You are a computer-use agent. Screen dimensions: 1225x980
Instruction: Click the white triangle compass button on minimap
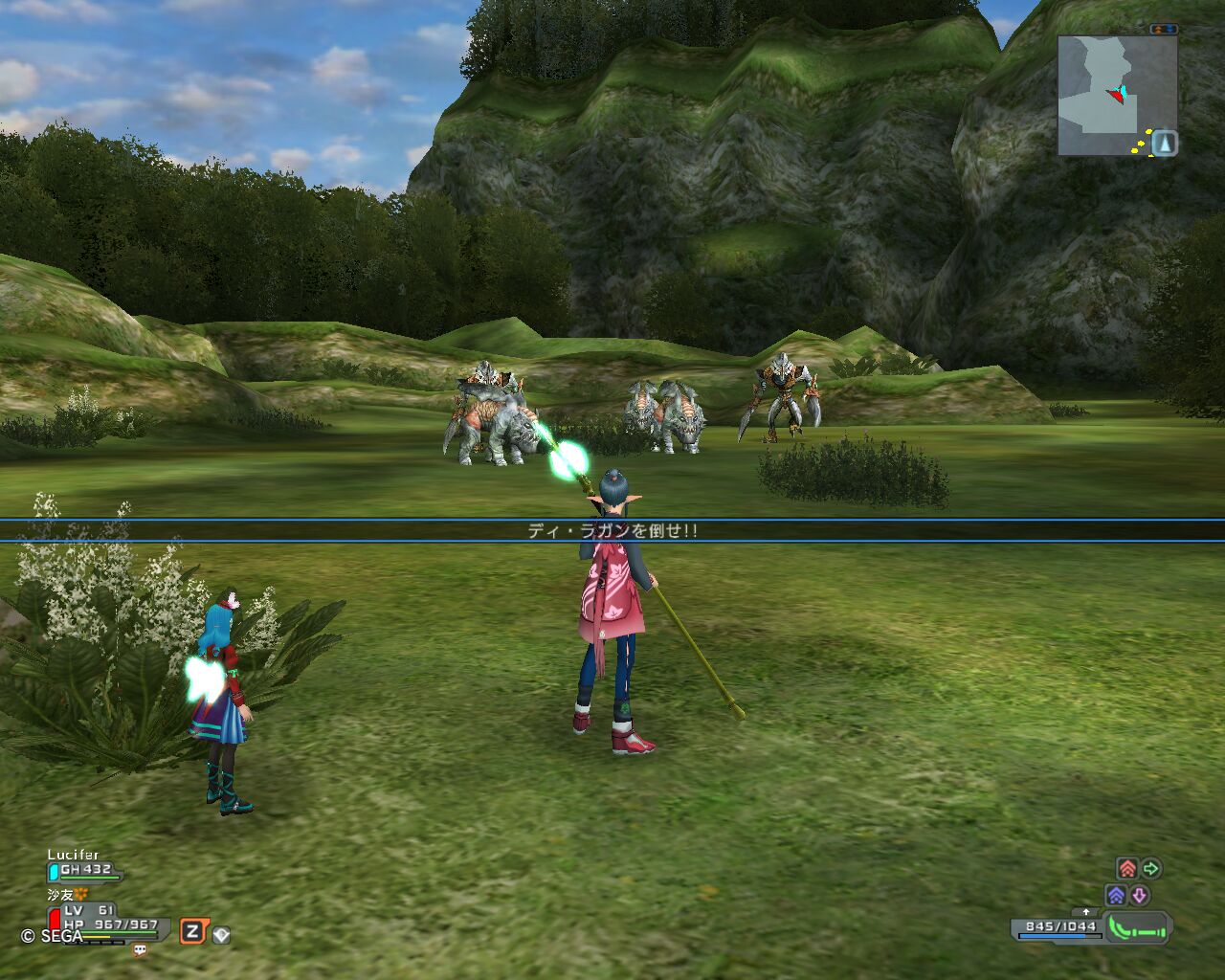[x=1164, y=144]
